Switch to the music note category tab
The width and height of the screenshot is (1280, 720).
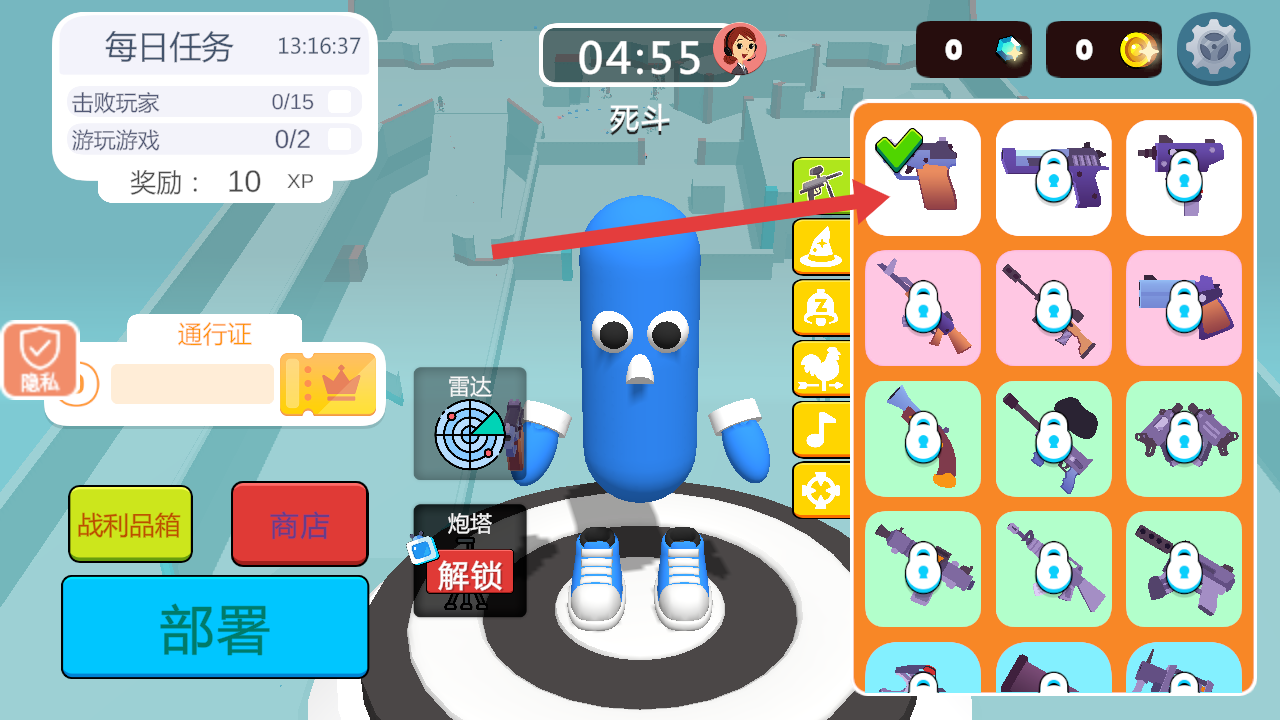(x=820, y=429)
